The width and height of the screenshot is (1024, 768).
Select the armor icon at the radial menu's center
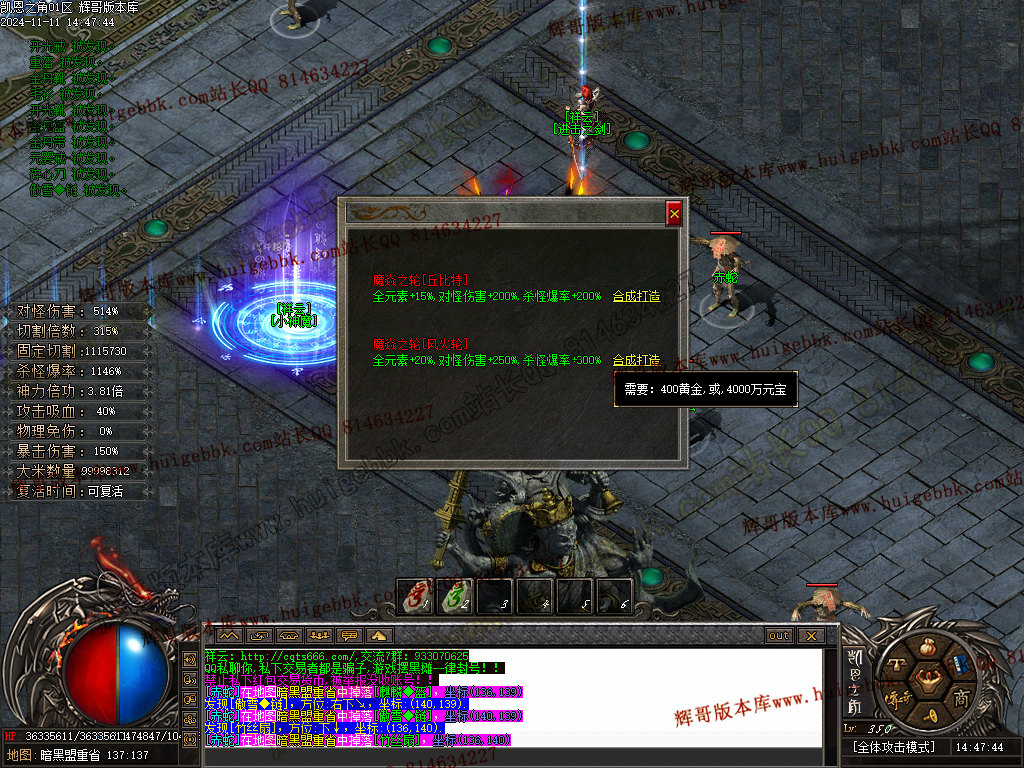928,681
